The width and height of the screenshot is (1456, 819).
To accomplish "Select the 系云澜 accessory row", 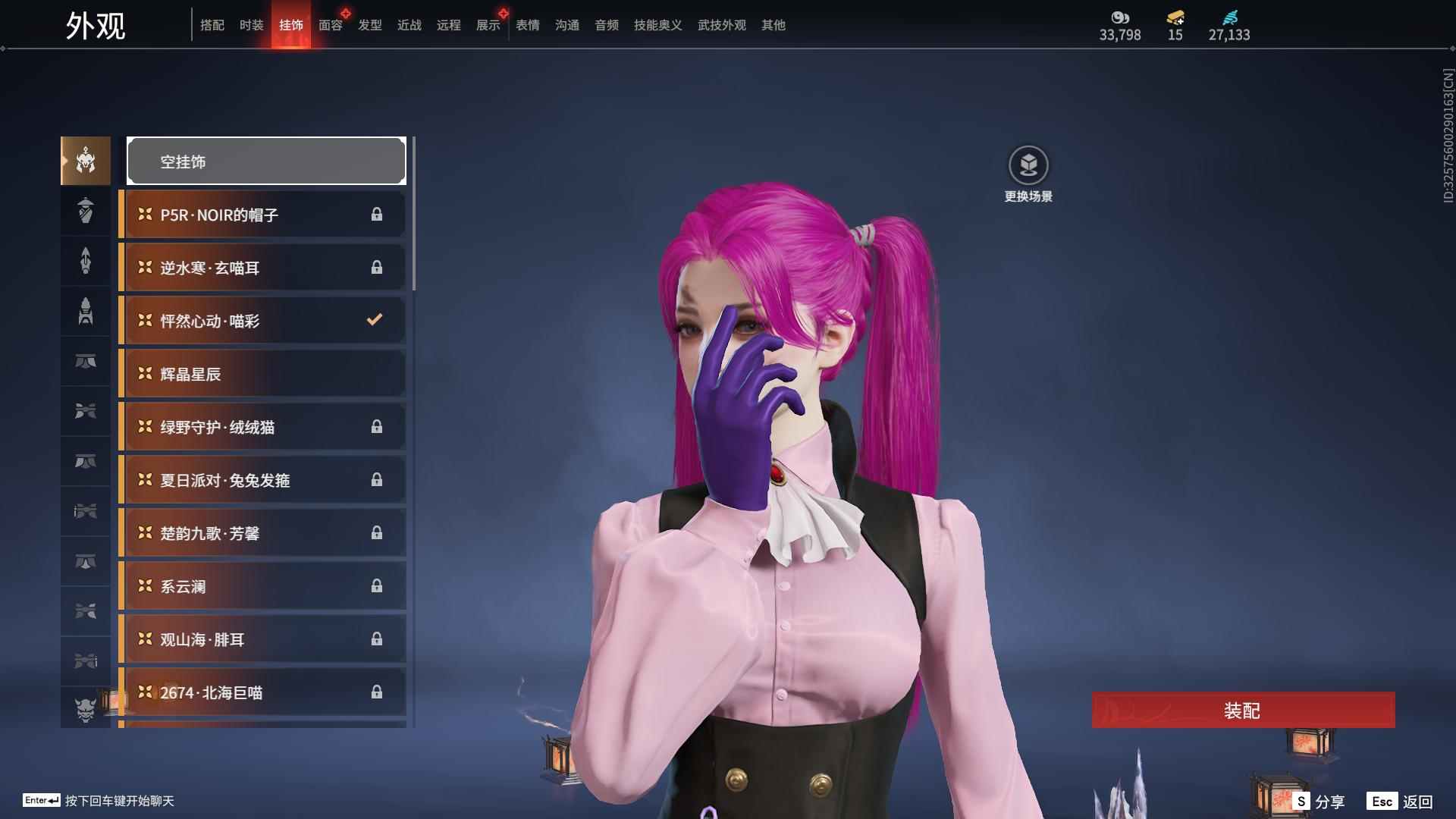I will tap(262, 586).
